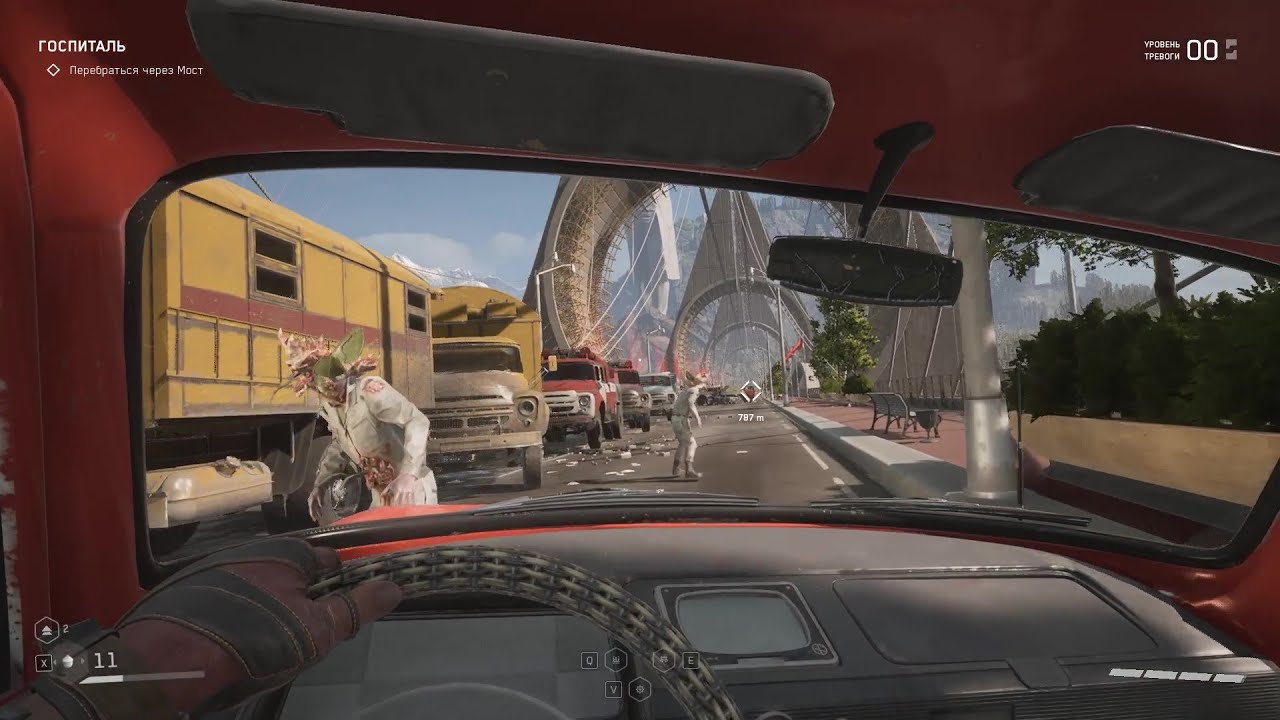
Task: Toggle the Q key exit-vehicle prompt
Action: 589,660
